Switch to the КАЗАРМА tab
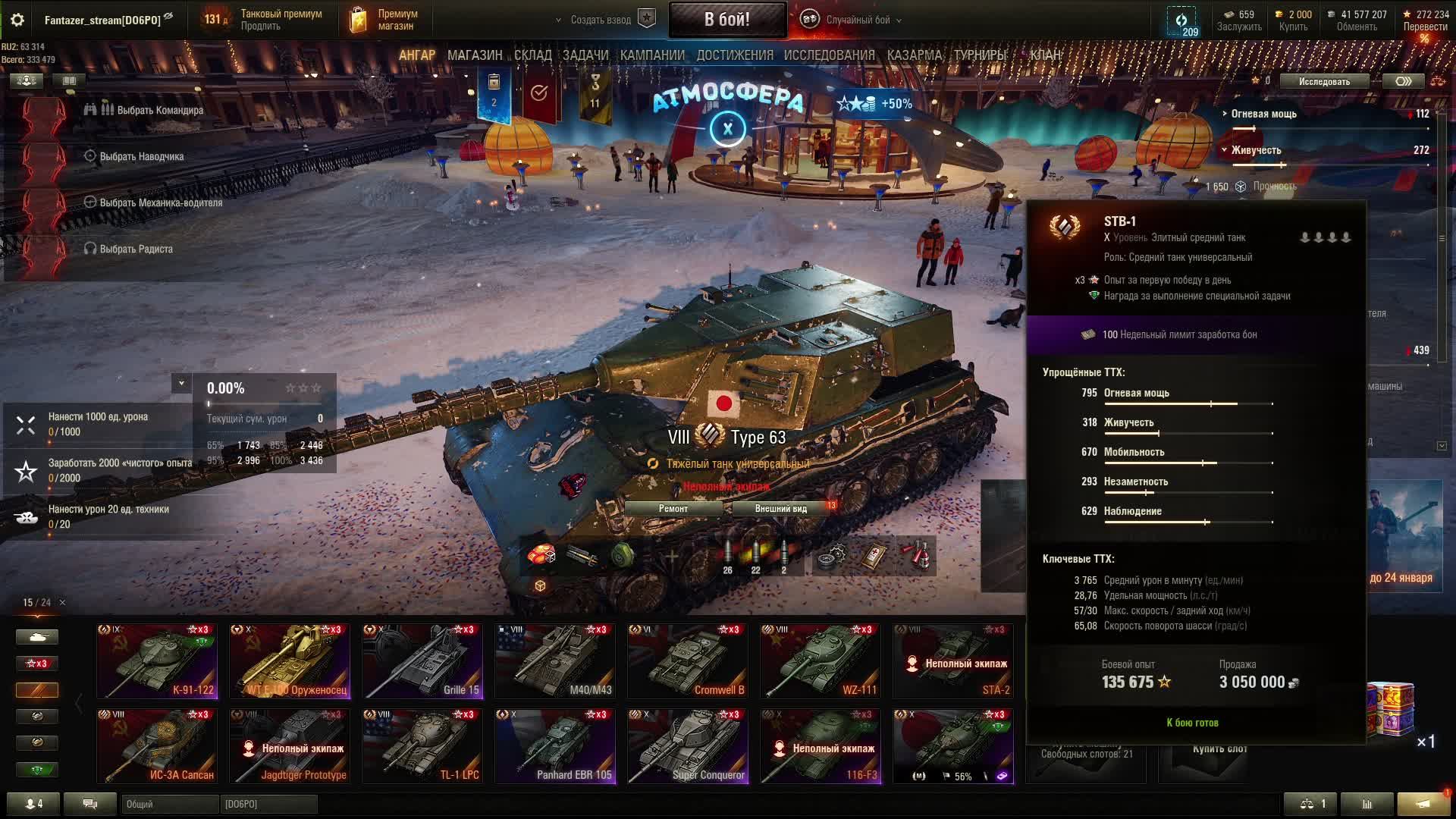This screenshot has height=819, width=1456. (x=914, y=55)
